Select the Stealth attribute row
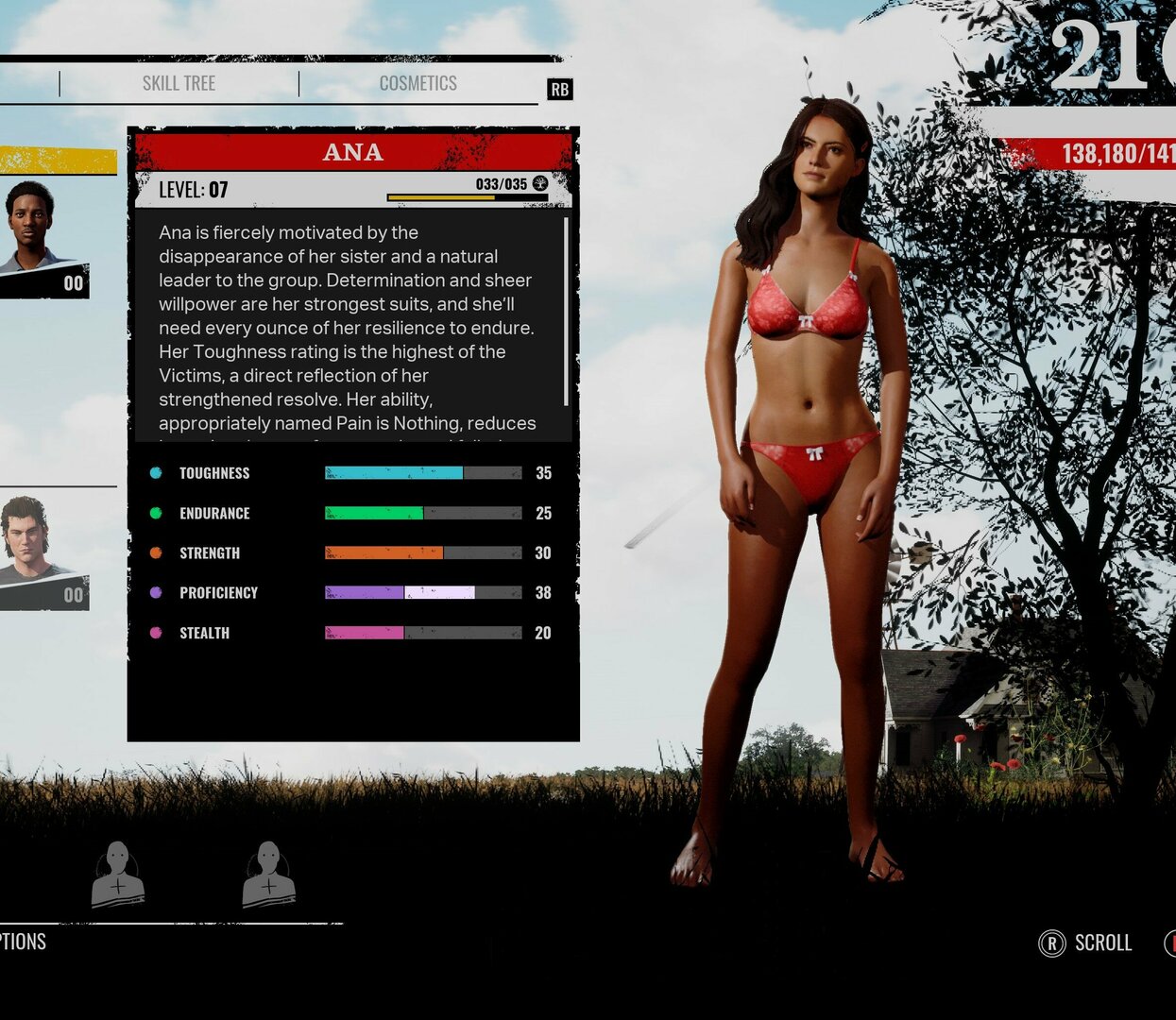Viewport: 1176px width, 1020px height. [x=349, y=633]
